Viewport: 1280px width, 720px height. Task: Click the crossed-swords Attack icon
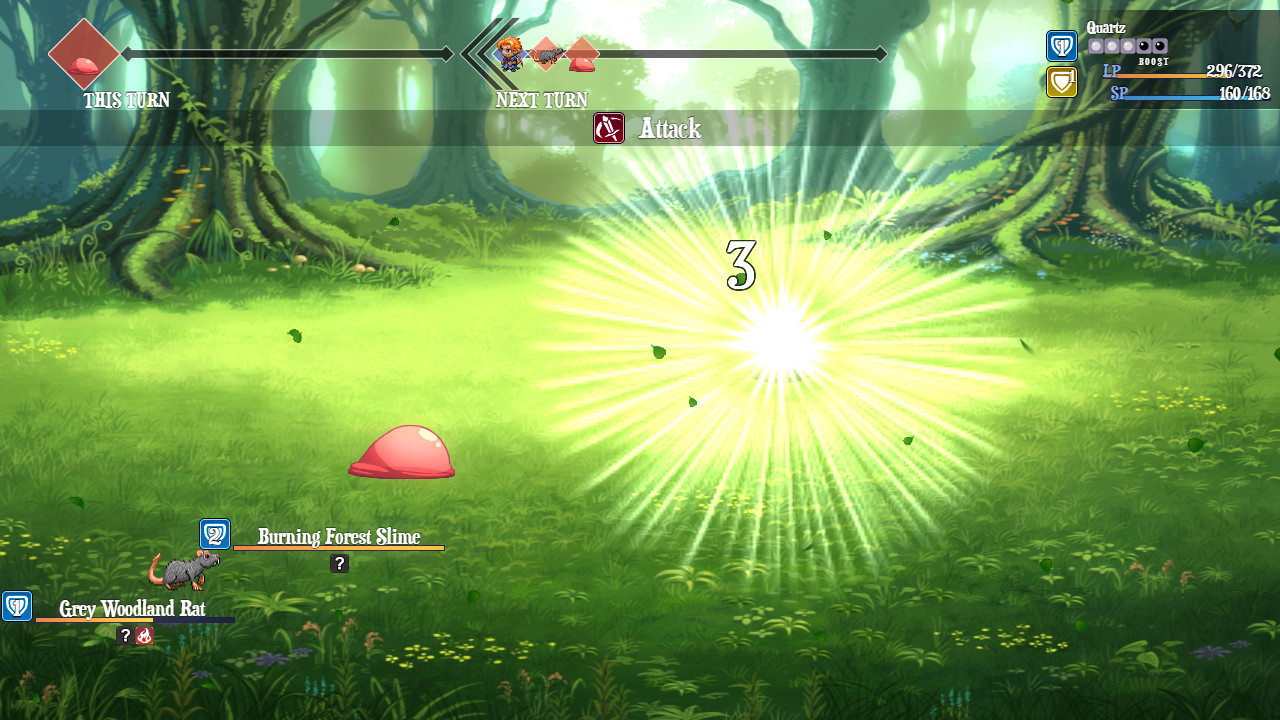[608, 128]
